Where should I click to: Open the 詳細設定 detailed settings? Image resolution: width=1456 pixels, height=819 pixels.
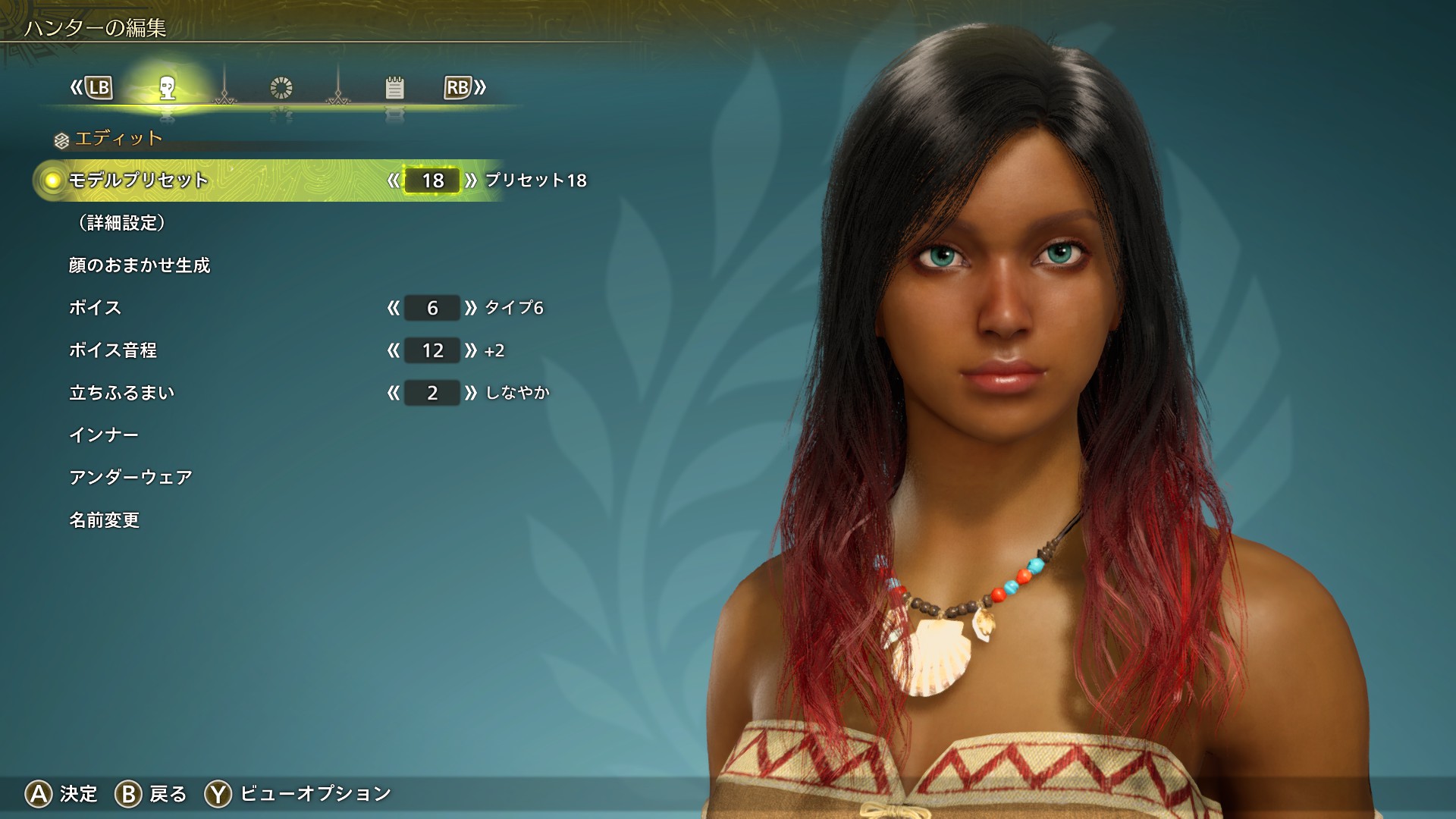(121, 223)
